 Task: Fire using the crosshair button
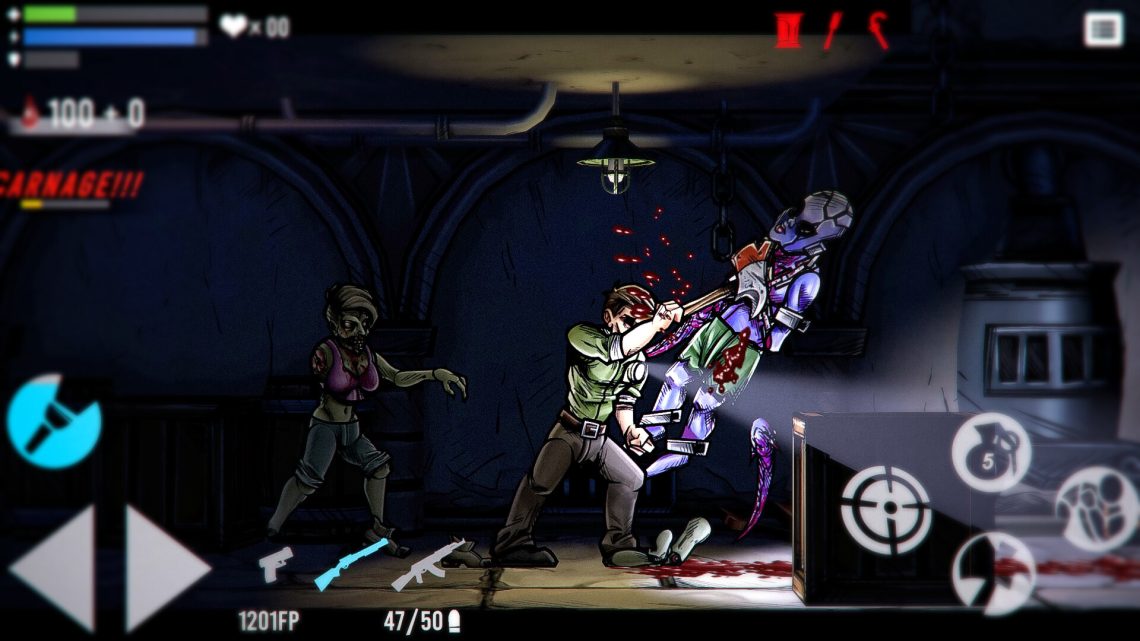(x=885, y=509)
